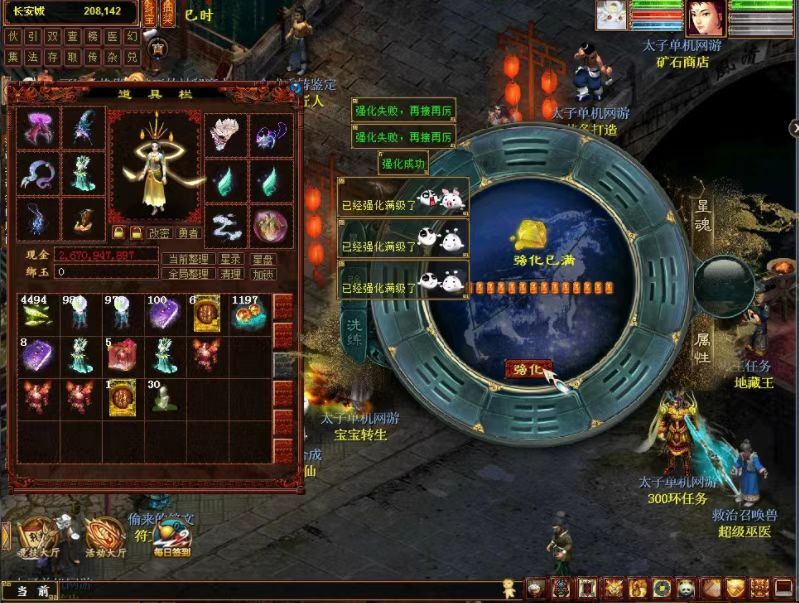Click the 全局整理 sort-all button
Viewport: 799px width, 603px height.
coord(188,273)
